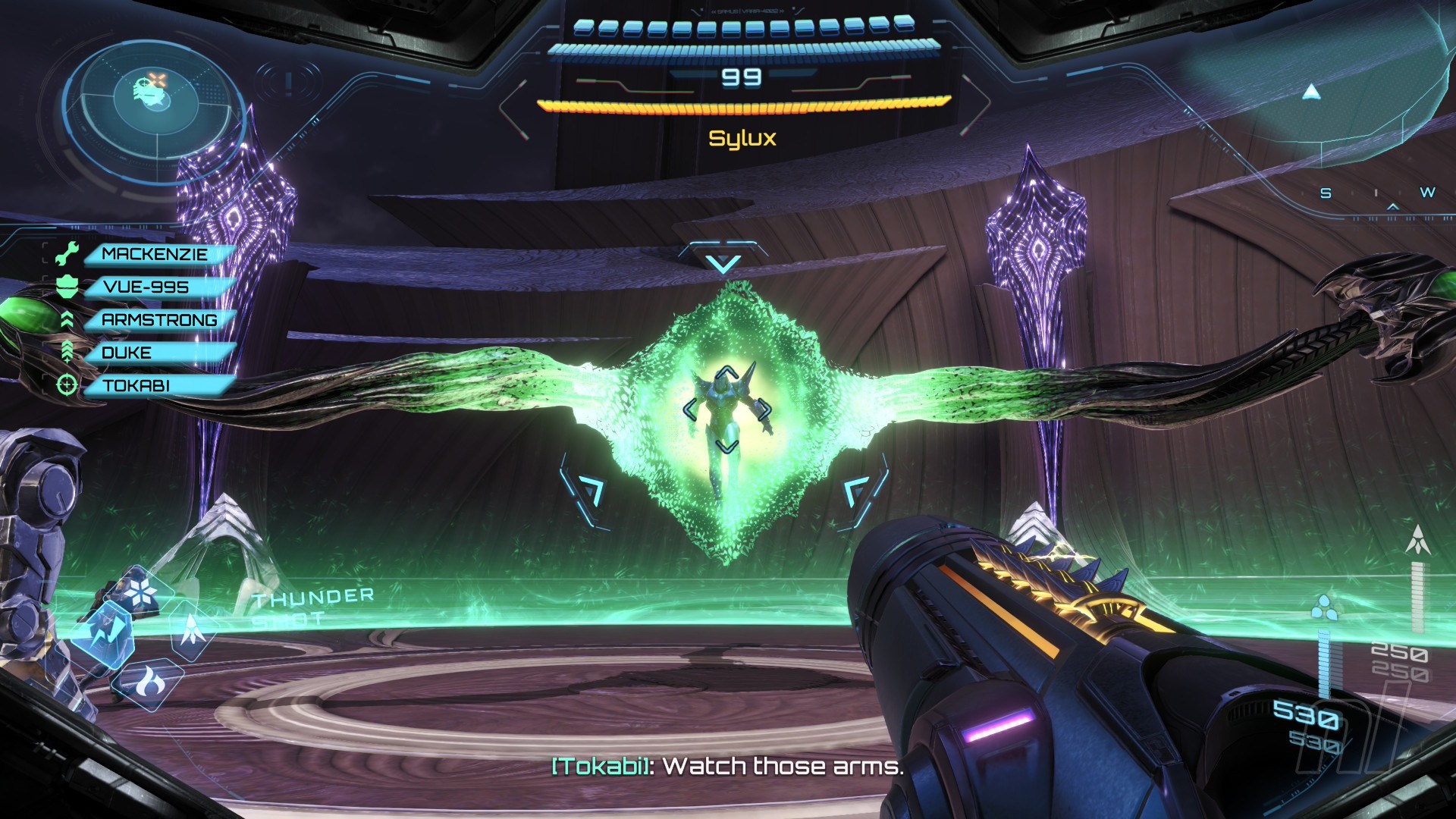Select squad member ARMSTRONG
Viewport: 1456px width, 819px height.
coord(159,320)
